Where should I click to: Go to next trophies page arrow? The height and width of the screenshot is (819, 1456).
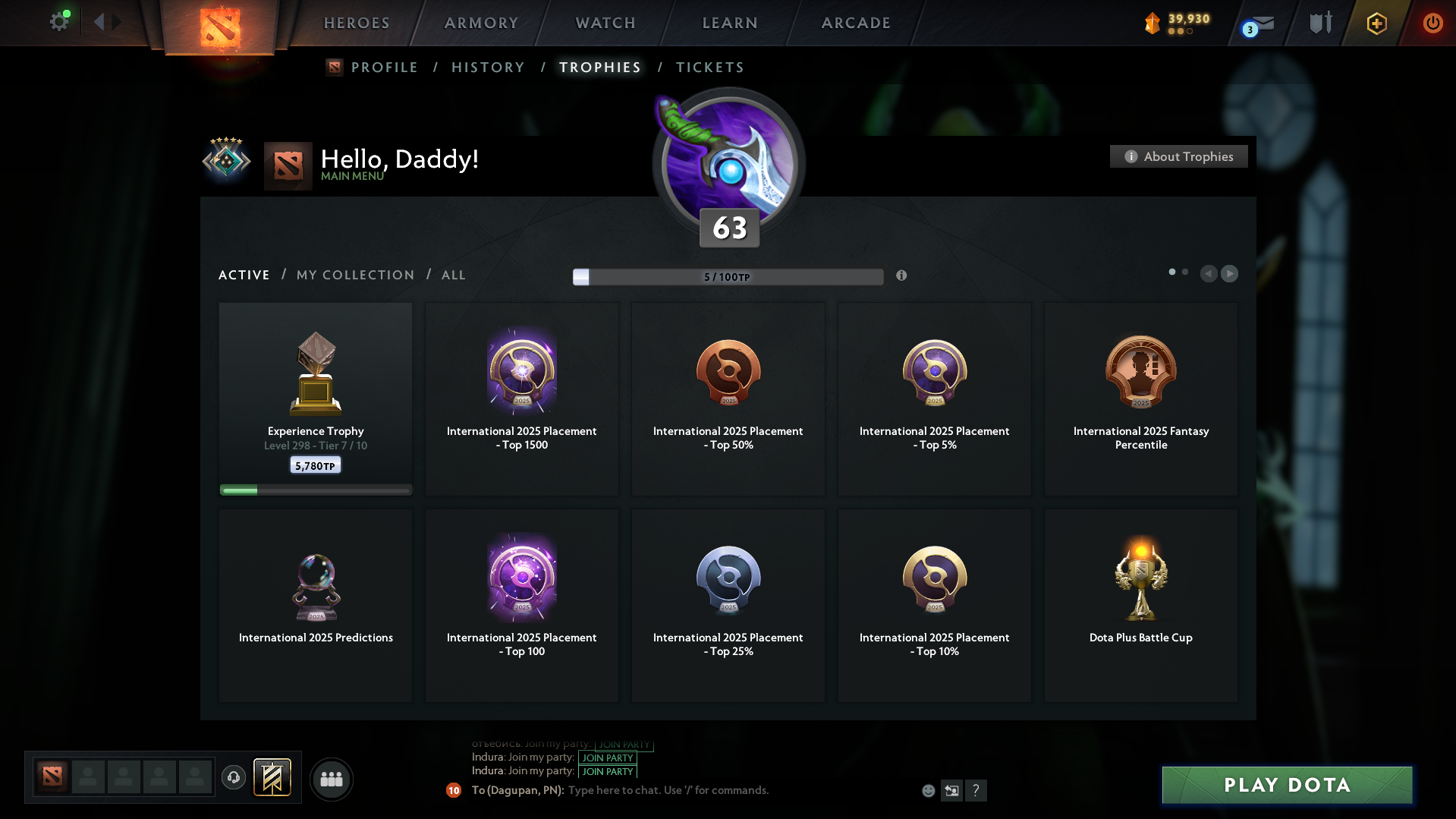pyautogui.click(x=1229, y=273)
